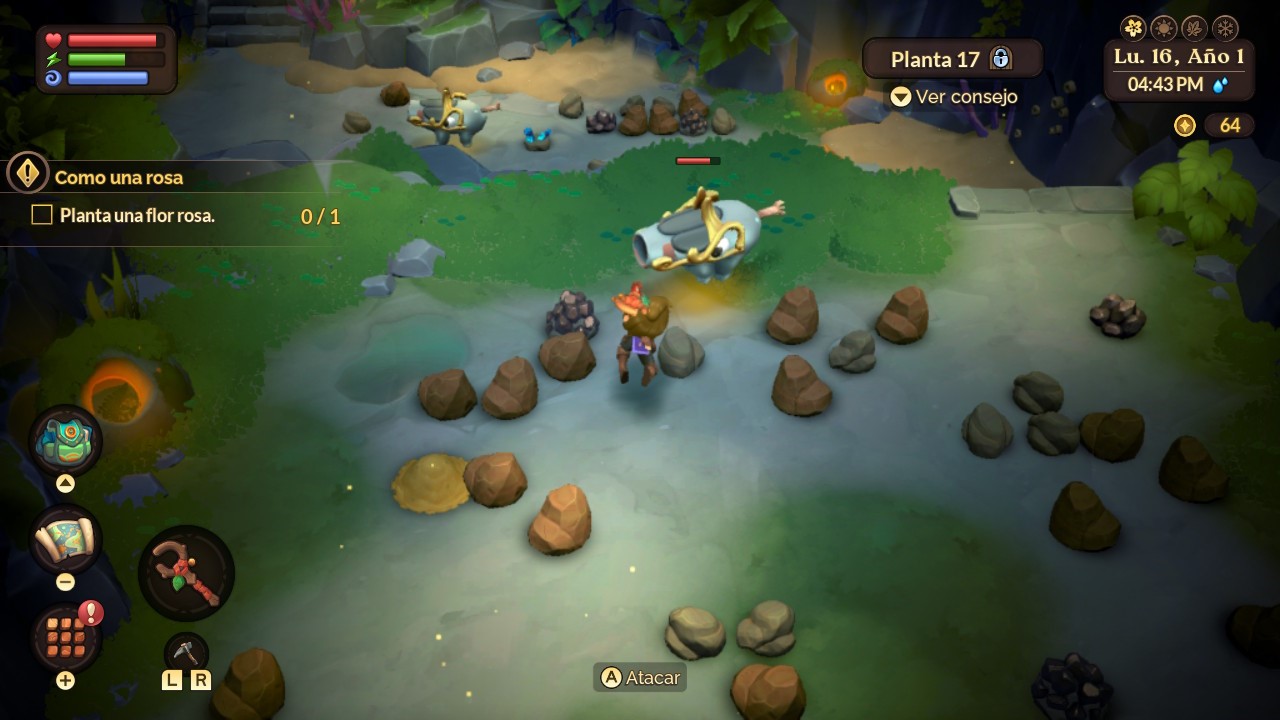Open the map scroll icon
The width and height of the screenshot is (1280, 720).
click(66, 540)
